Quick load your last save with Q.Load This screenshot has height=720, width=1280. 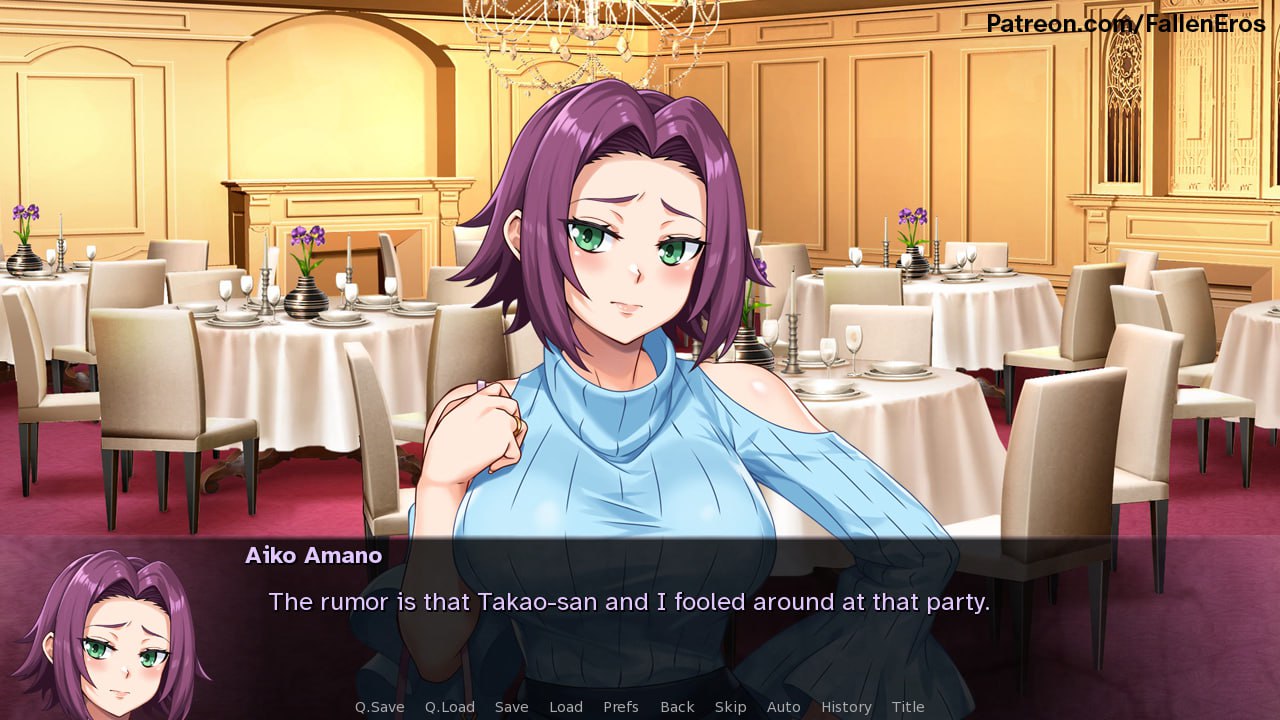tap(448, 707)
